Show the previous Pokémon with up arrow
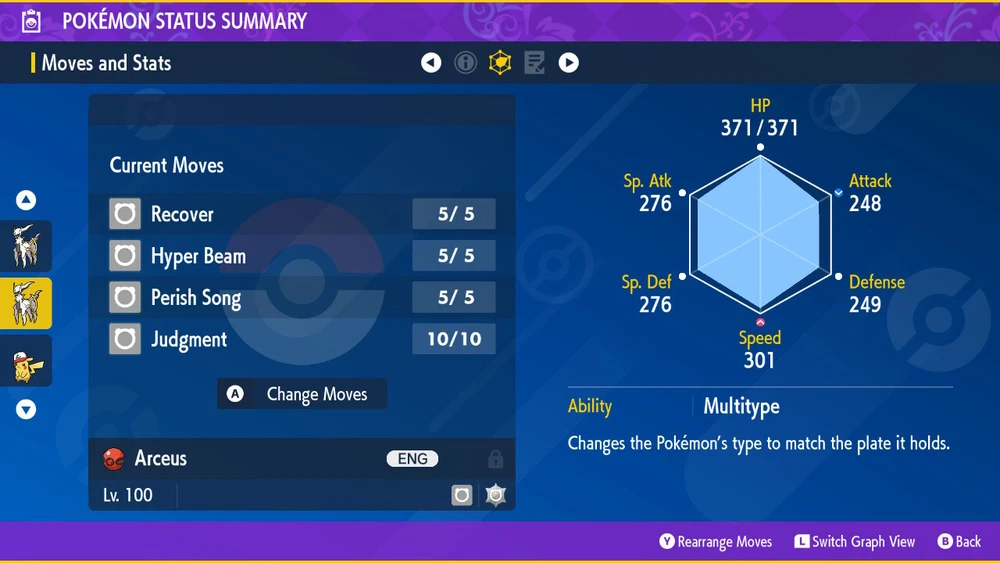The height and width of the screenshot is (563, 1000). (x=26, y=200)
